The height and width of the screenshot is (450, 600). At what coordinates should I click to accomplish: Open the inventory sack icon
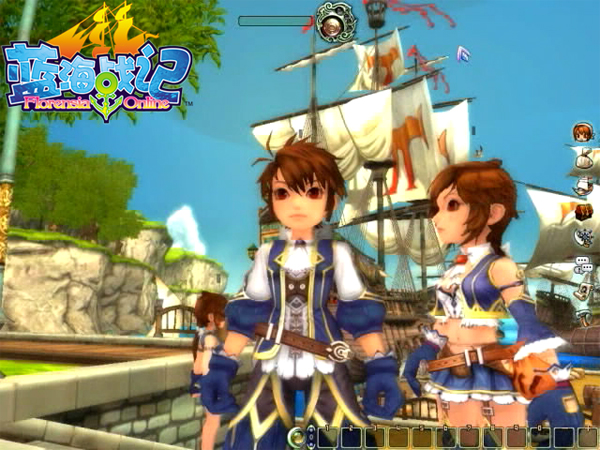pos(582,158)
